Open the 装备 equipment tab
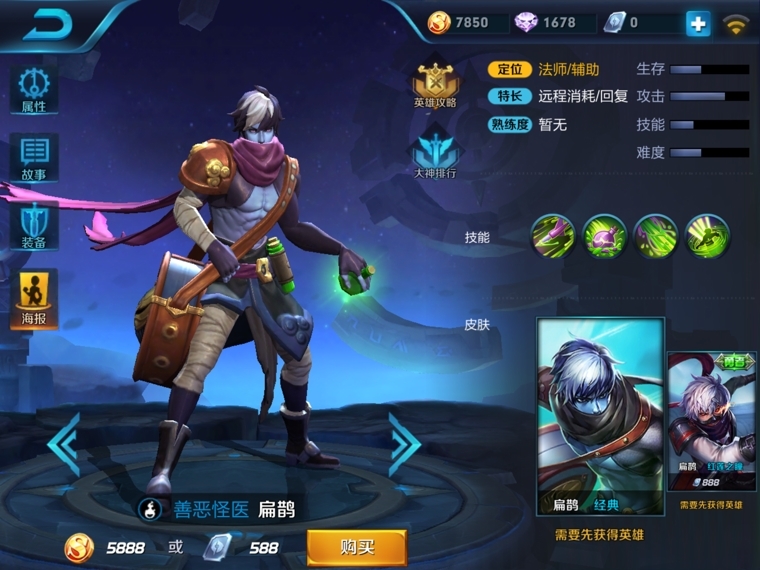Image resolution: width=760 pixels, height=570 pixels. [x=34, y=226]
